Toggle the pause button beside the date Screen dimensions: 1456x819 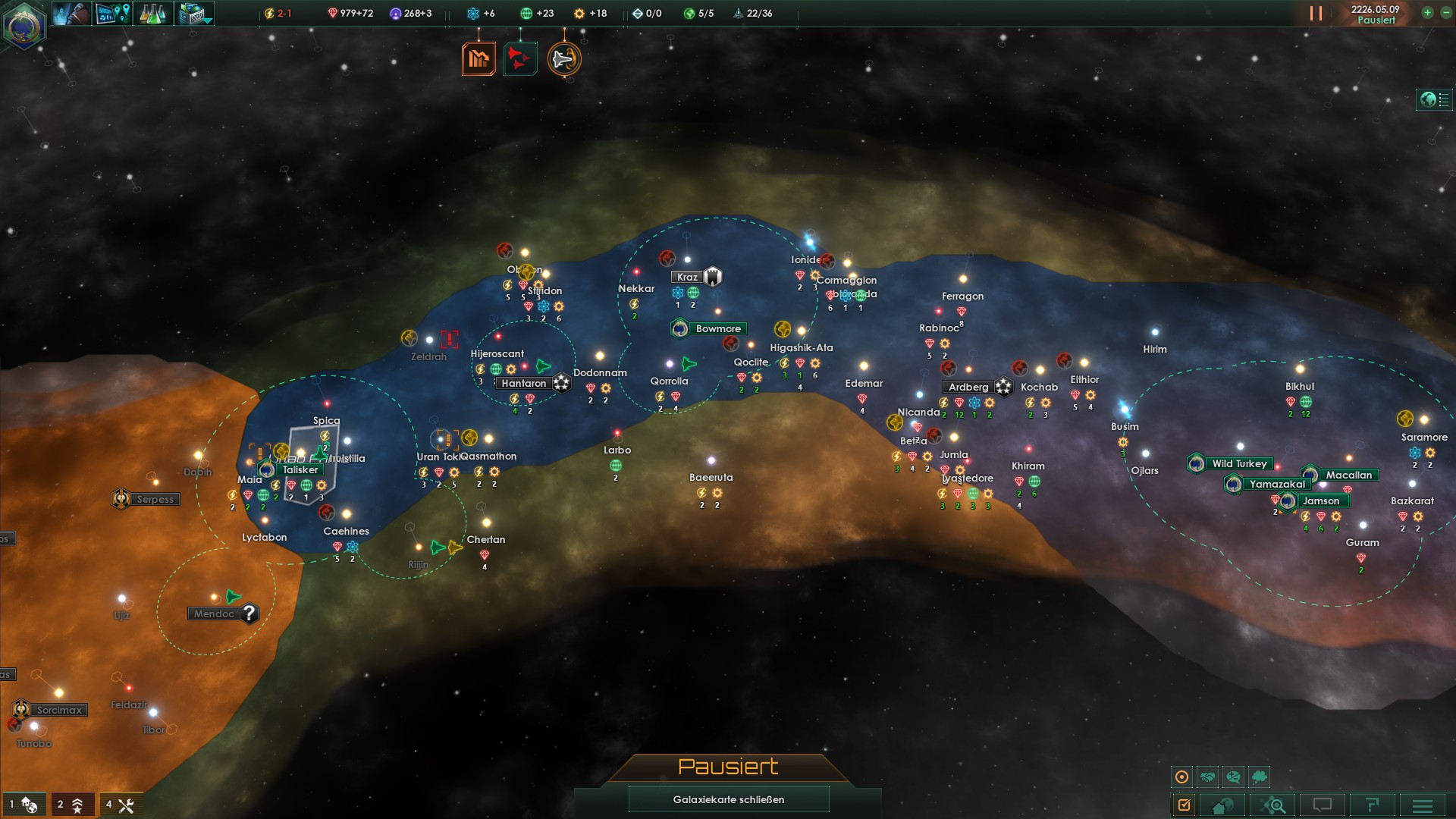coord(1316,14)
